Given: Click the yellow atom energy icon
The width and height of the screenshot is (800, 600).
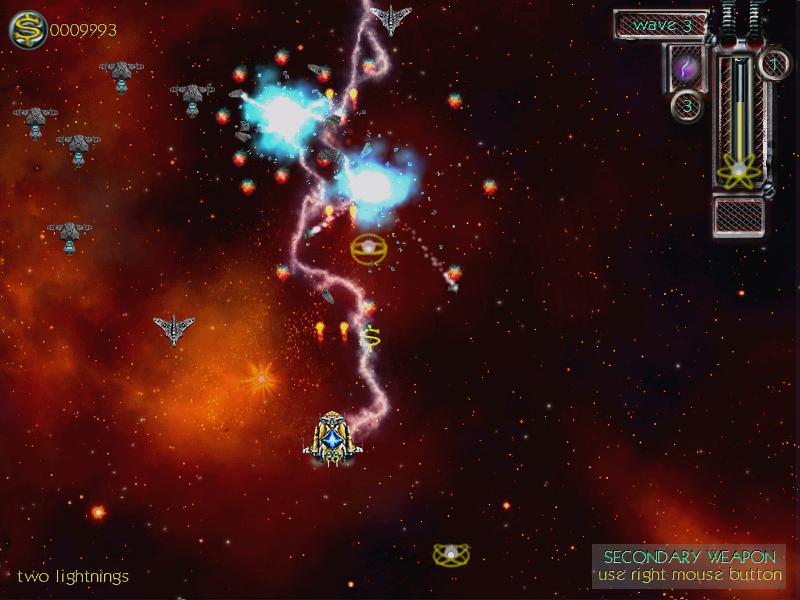Looking at the screenshot, I should (x=738, y=171).
